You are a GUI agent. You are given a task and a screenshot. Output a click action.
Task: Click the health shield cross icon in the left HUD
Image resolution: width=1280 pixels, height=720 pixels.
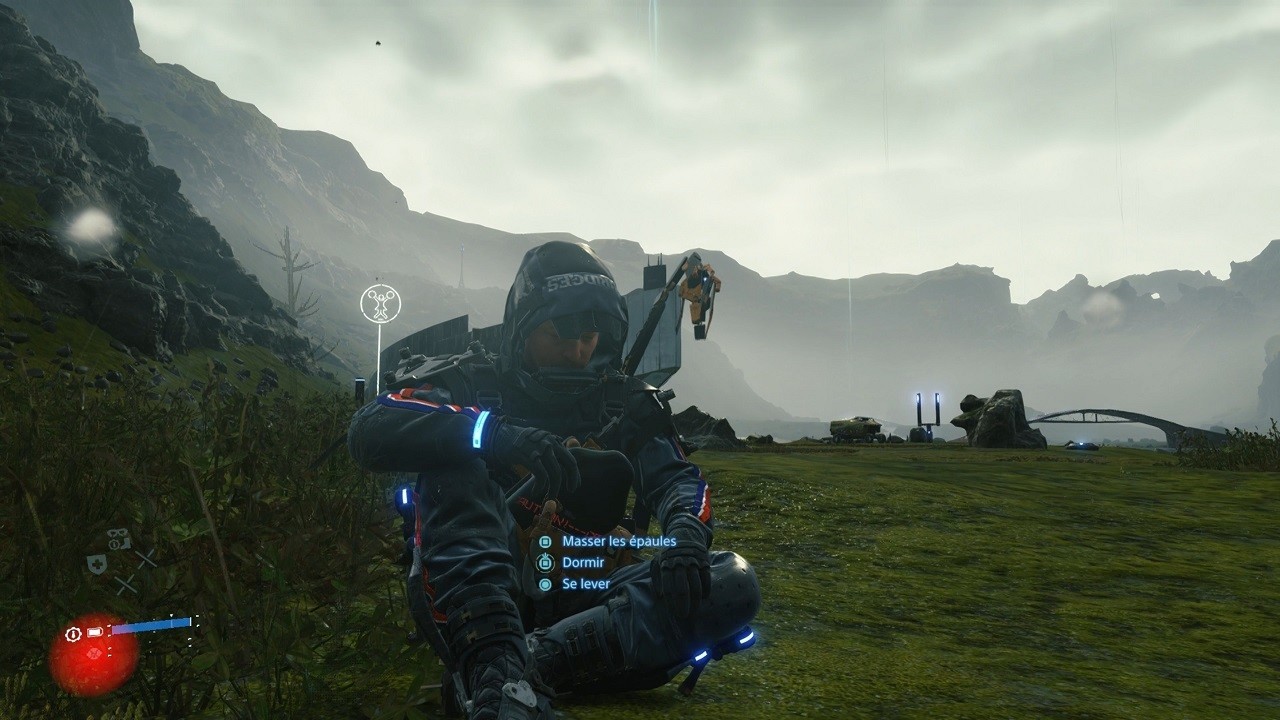tap(97, 562)
